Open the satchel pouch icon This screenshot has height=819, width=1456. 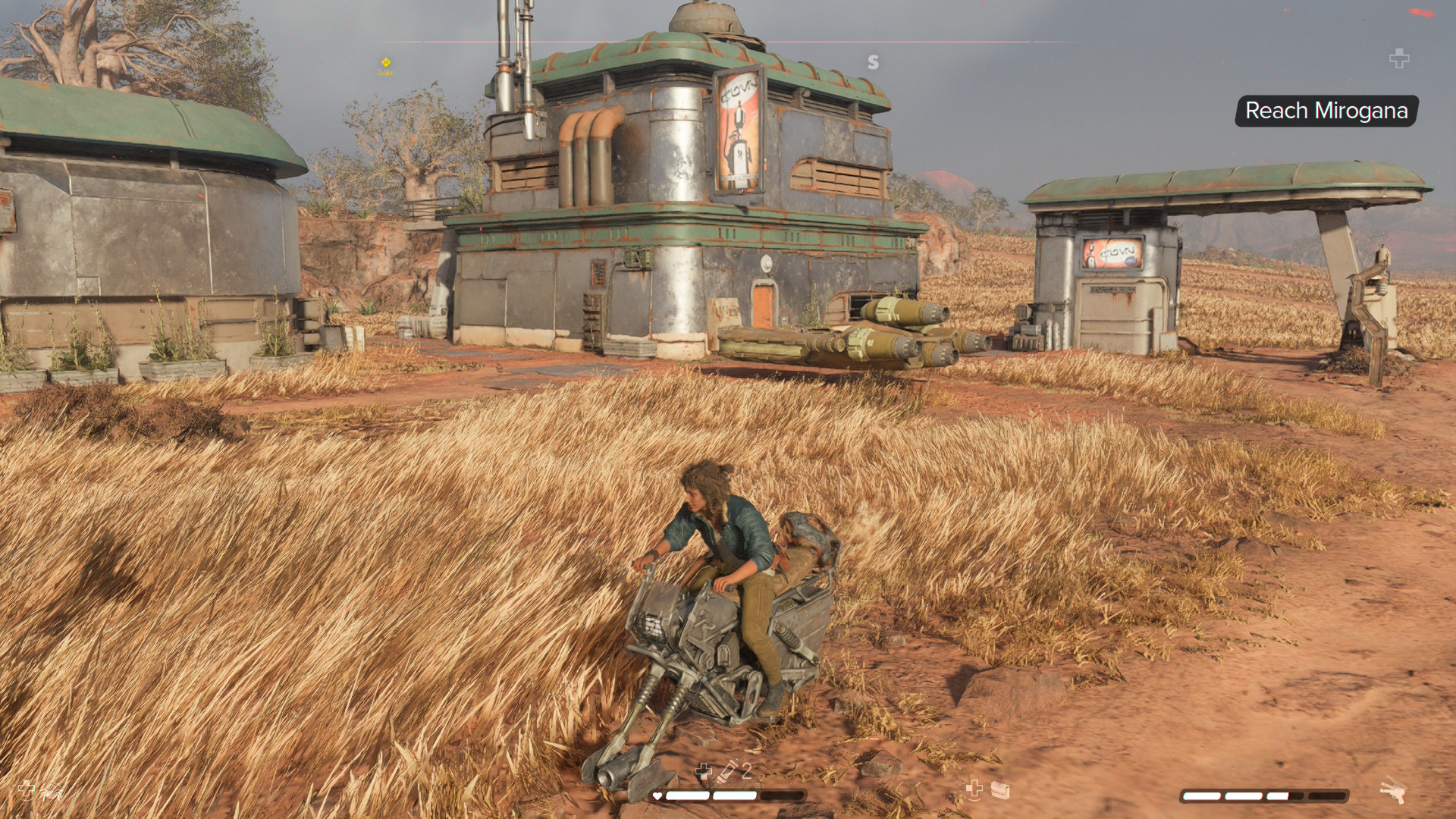(x=1001, y=791)
